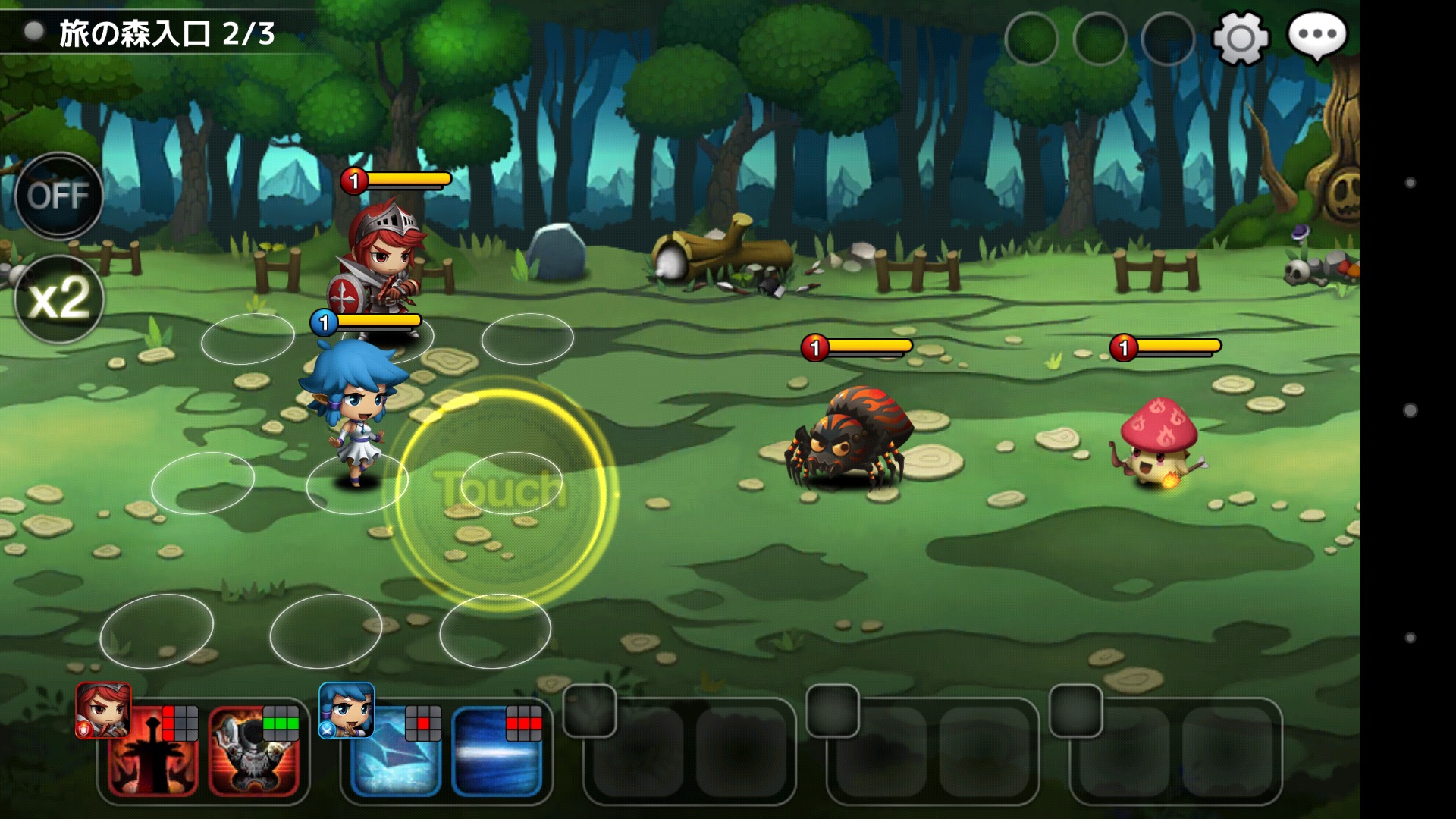Select the red-haired knight portrait

point(103,710)
